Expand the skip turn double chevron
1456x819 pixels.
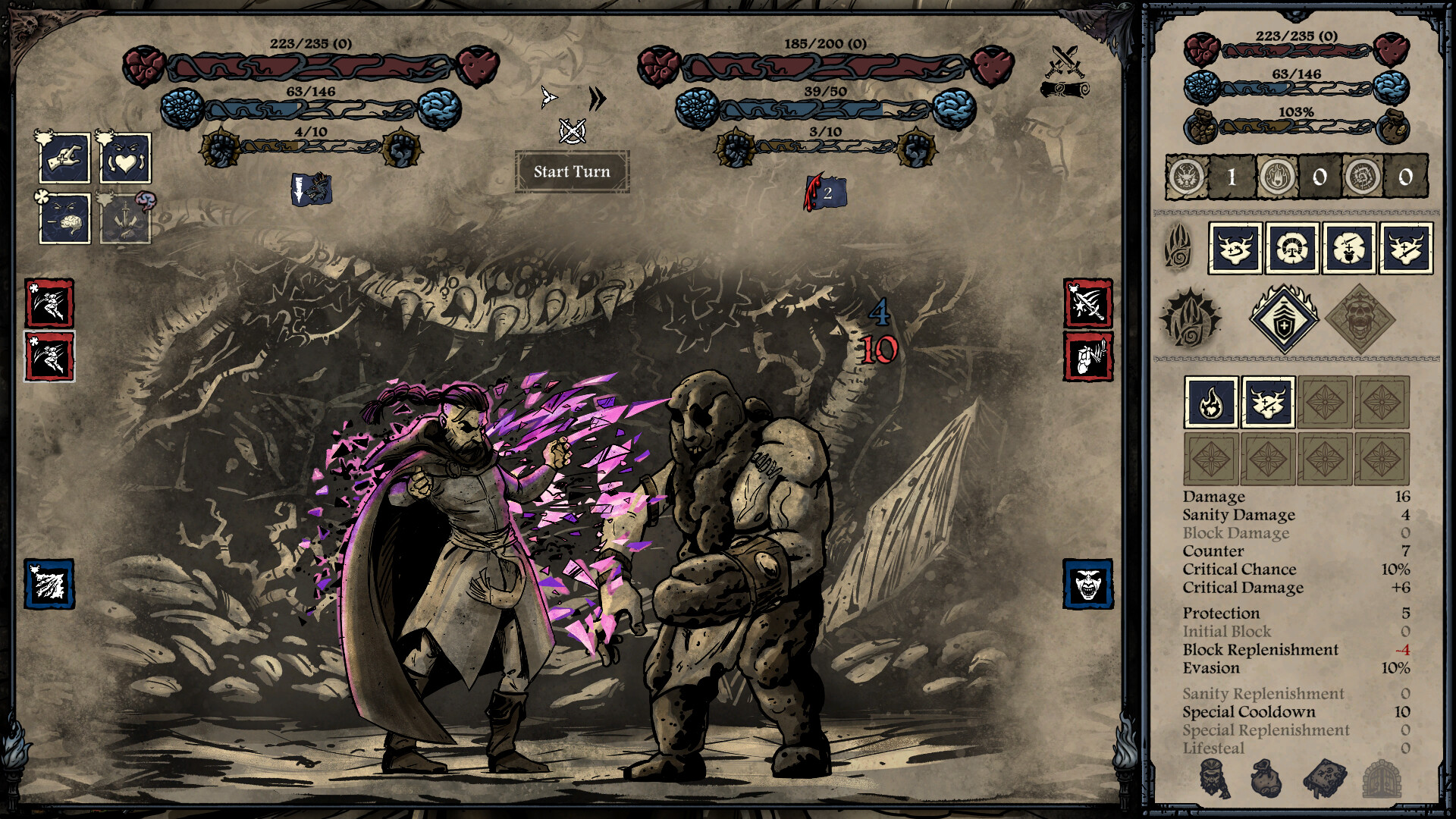coord(598,99)
